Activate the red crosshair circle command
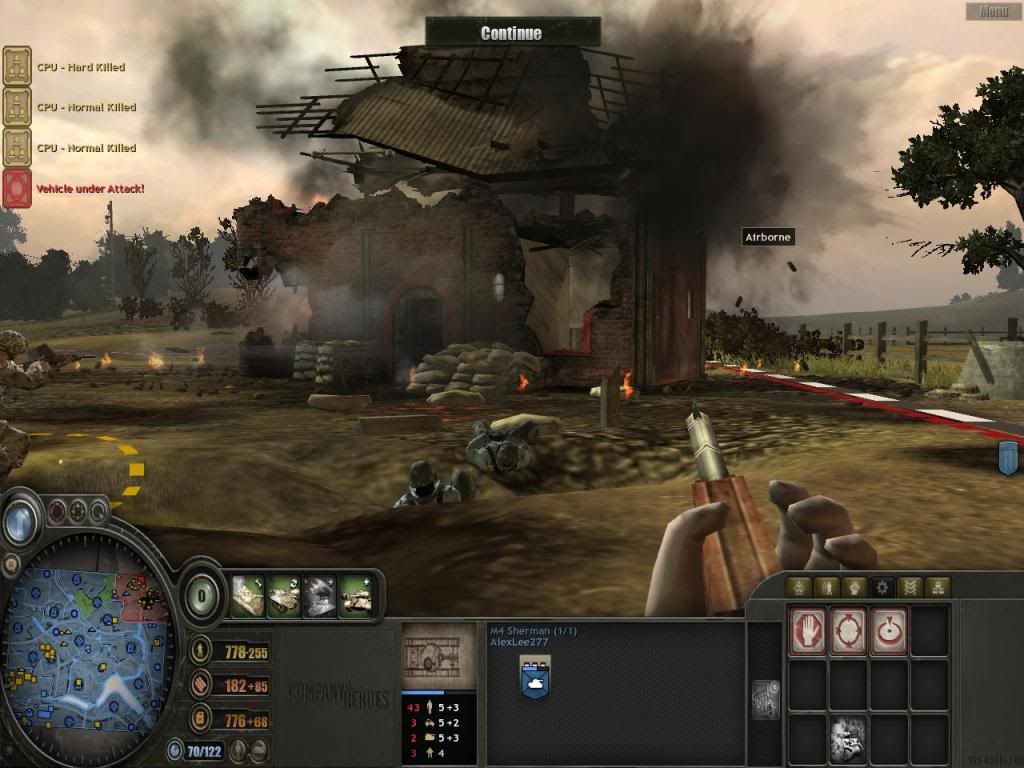Image resolution: width=1024 pixels, height=768 pixels. click(848, 632)
